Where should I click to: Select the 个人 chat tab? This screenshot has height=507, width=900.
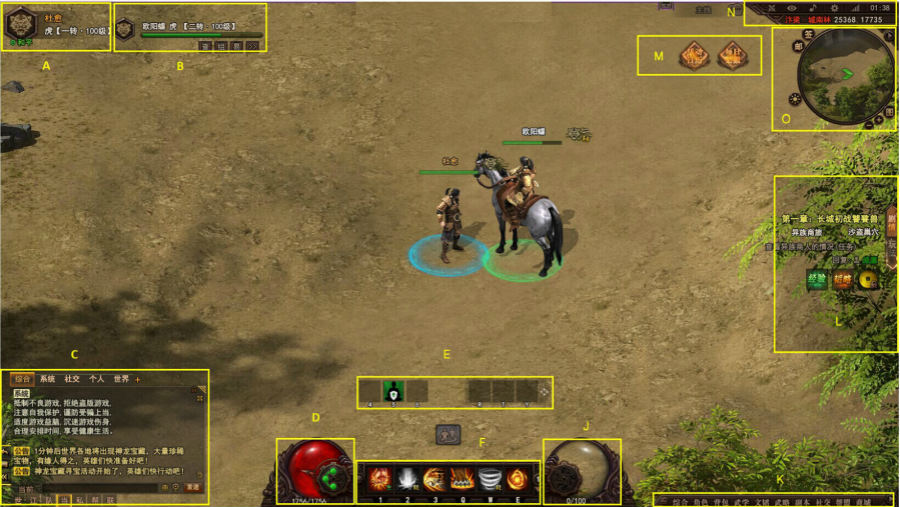tap(97, 380)
